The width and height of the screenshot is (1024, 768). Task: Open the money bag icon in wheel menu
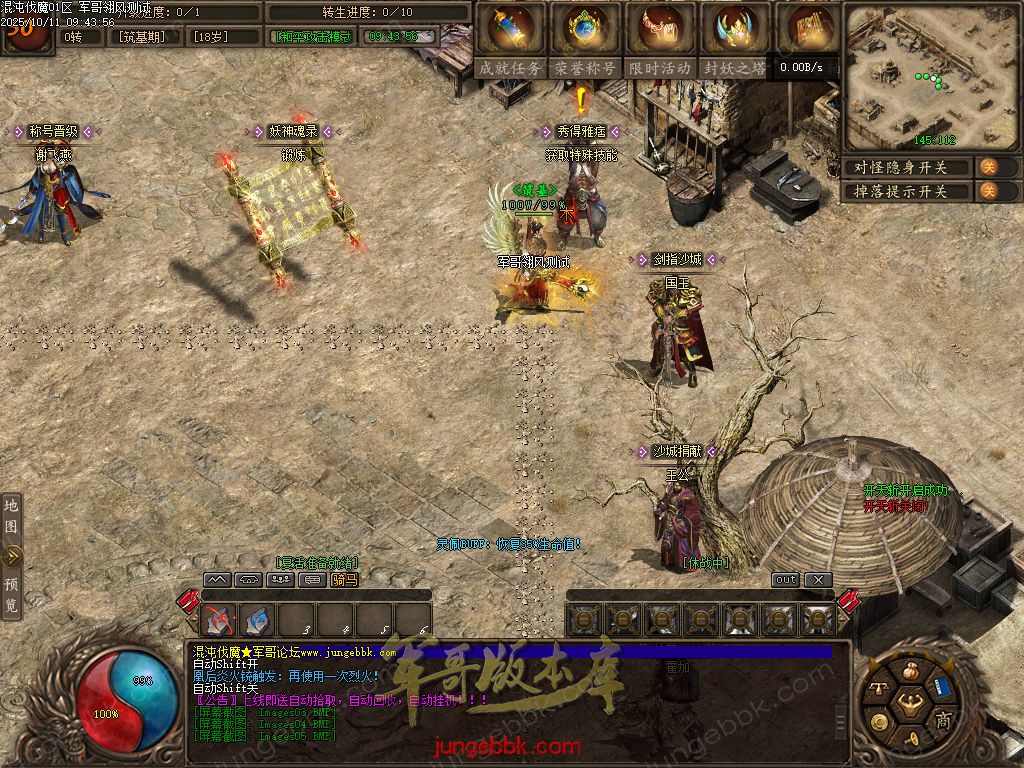coord(909,671)
